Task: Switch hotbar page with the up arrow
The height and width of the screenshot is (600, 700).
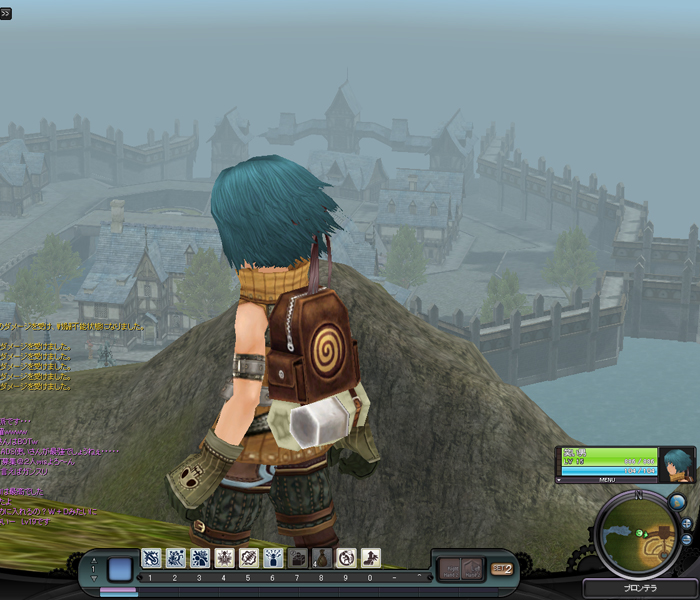Action: point(95,562)
